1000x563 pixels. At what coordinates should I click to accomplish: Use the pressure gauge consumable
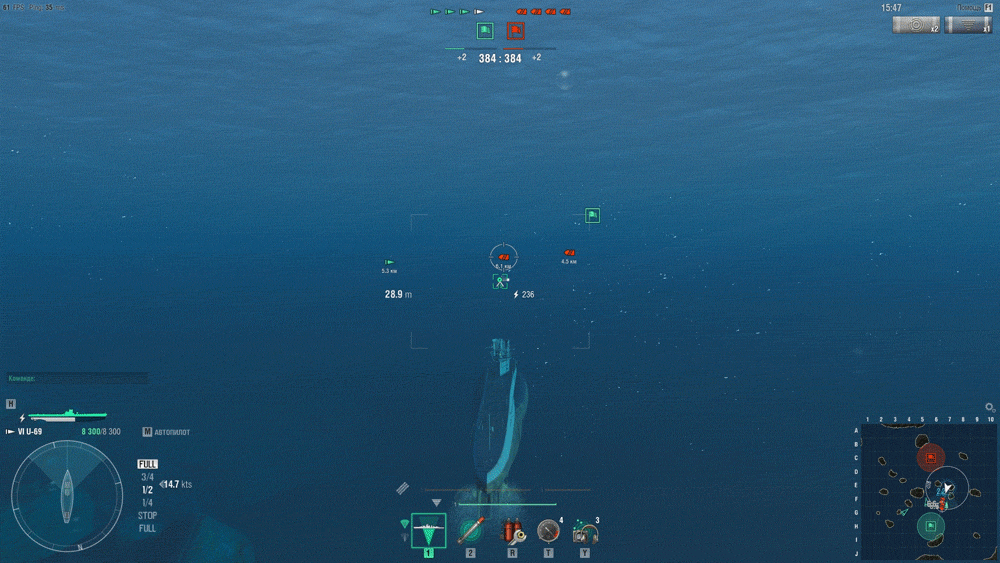click(548, 530)
